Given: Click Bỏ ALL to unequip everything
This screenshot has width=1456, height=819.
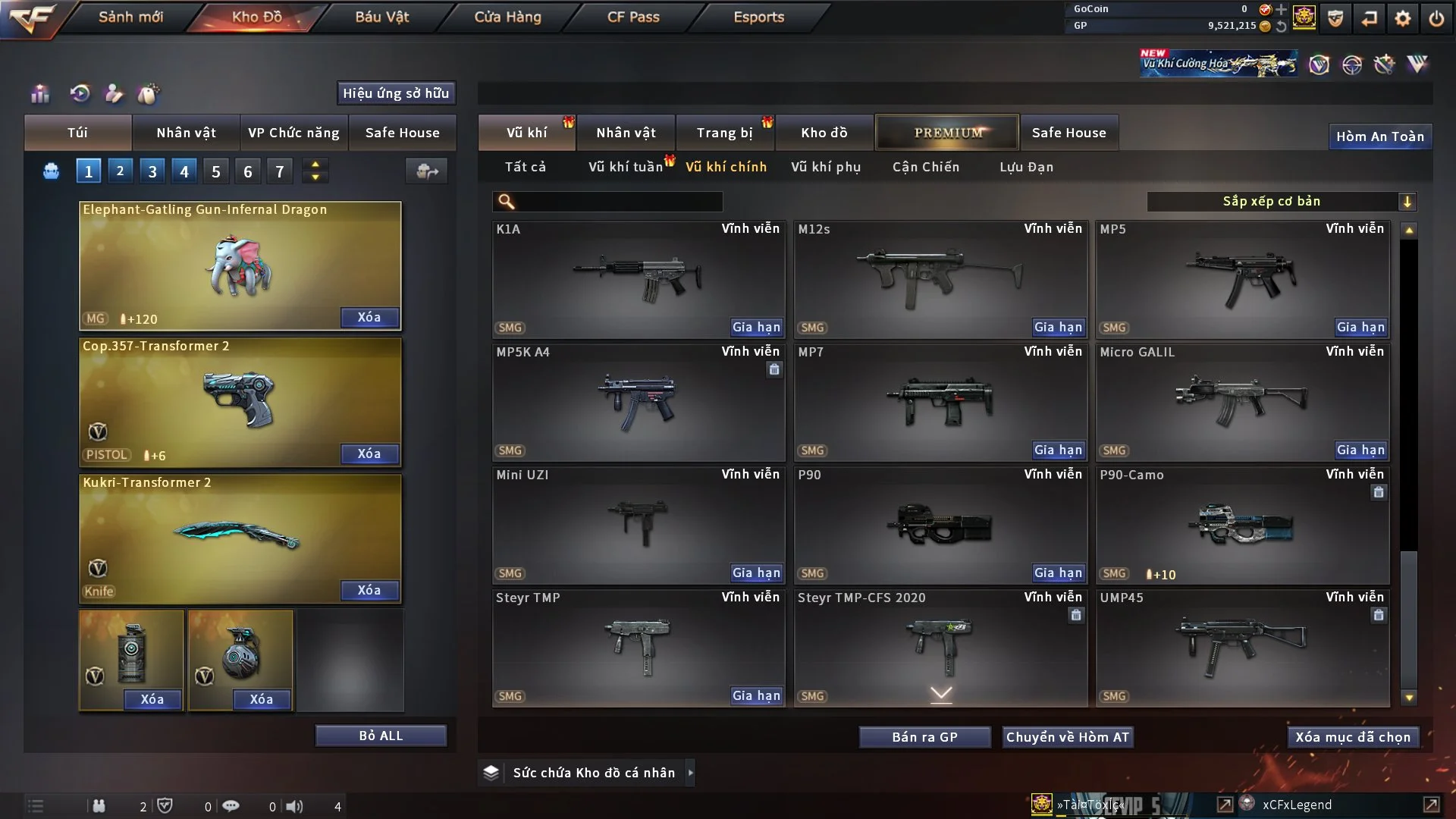Looking at the screenshot, I should click(x=381, y=736).
